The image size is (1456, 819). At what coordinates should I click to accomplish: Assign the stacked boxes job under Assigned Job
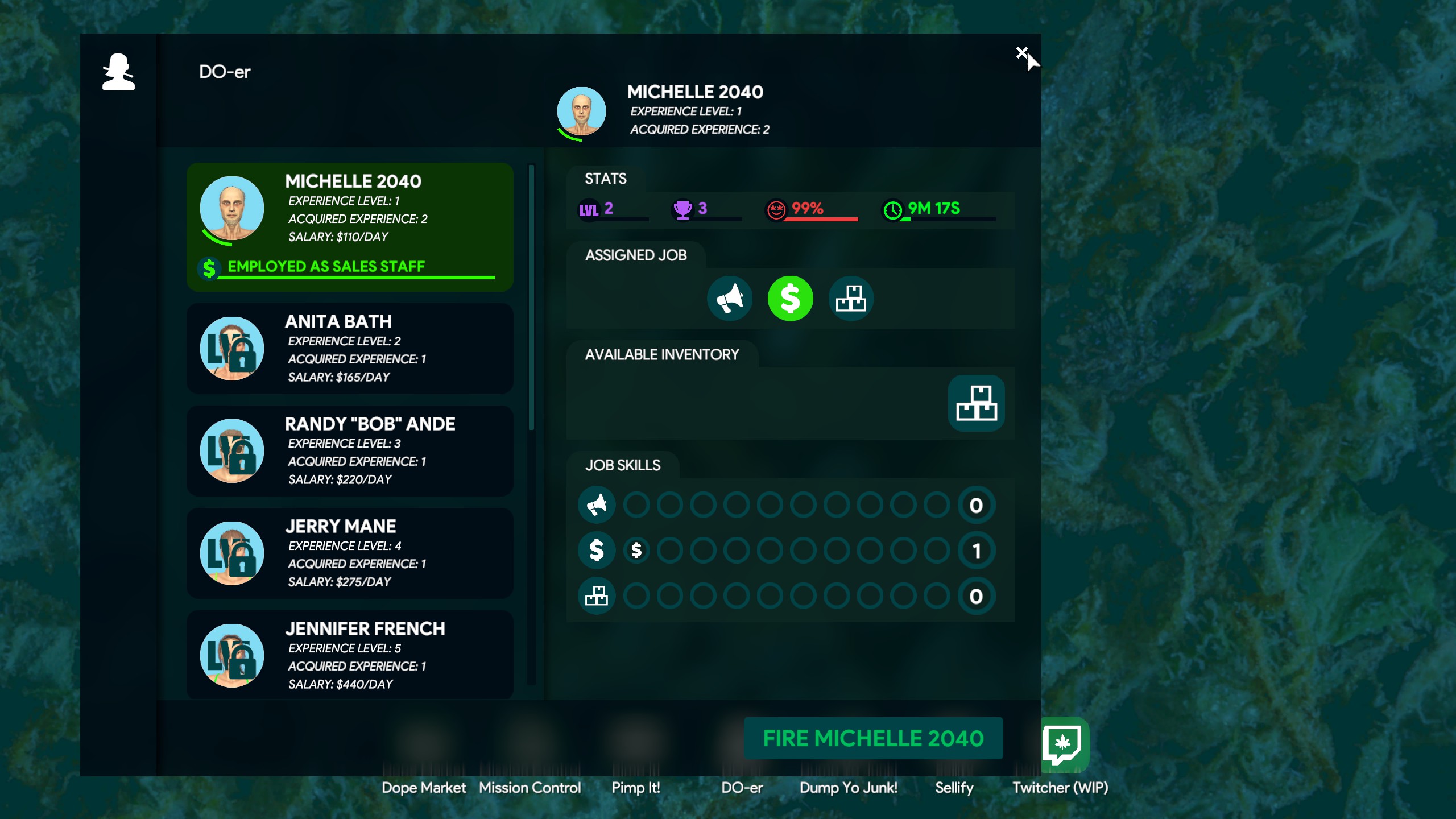click(851, 299)
